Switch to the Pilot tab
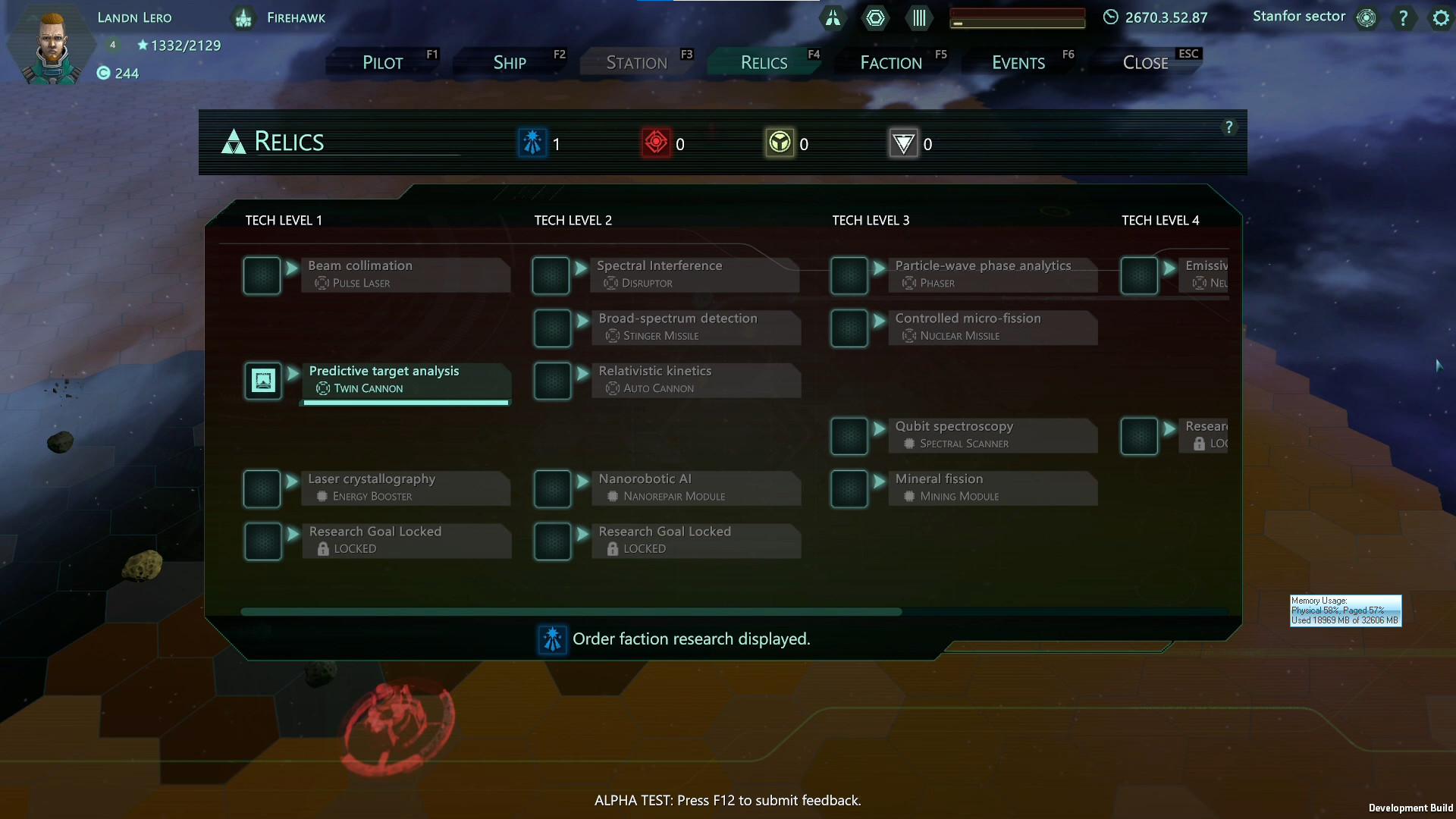 381,62
